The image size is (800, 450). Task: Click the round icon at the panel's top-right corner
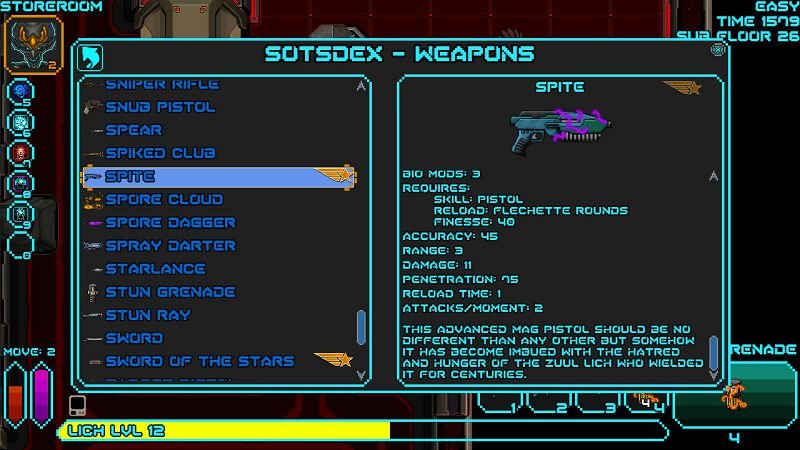(x=717, y=49)
